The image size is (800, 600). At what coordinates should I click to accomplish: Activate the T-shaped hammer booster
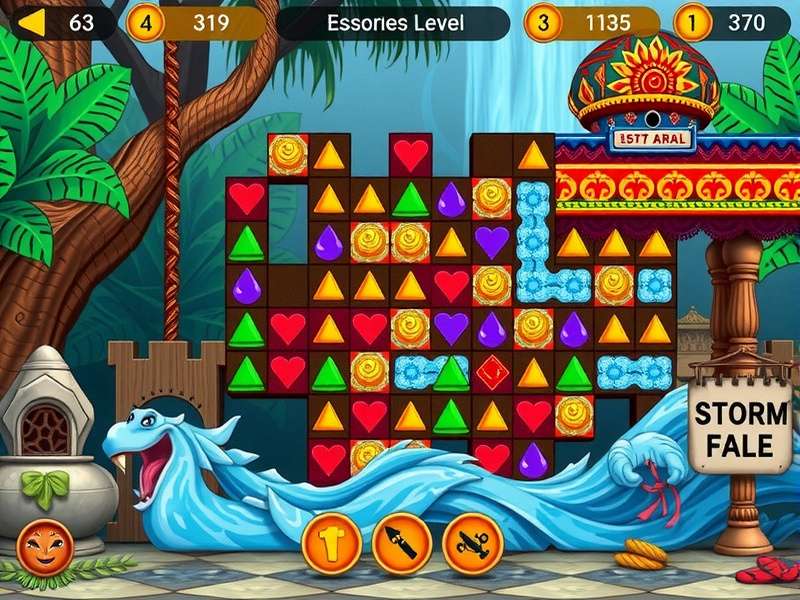coord(331,543)
